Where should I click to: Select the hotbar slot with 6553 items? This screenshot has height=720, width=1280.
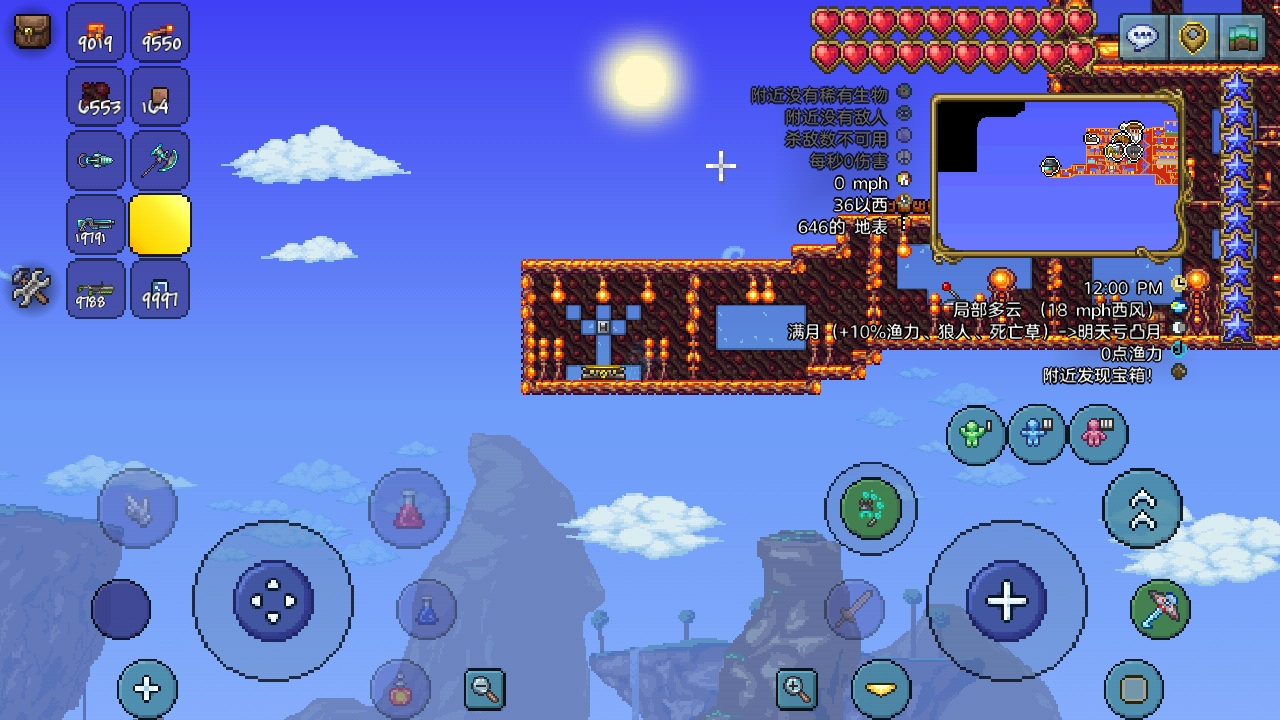[97, 97]
